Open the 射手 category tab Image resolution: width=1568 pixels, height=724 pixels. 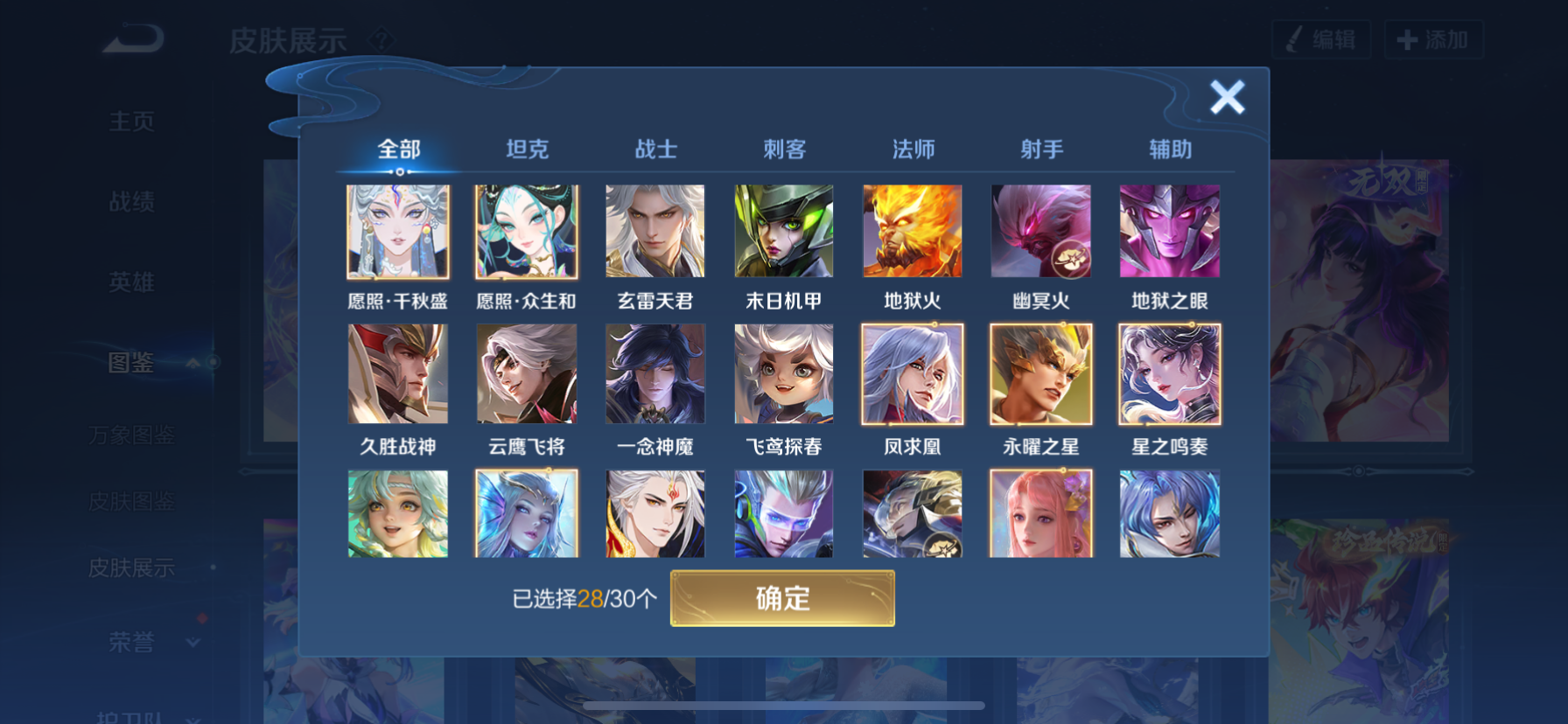click(x=1040, y=150)
